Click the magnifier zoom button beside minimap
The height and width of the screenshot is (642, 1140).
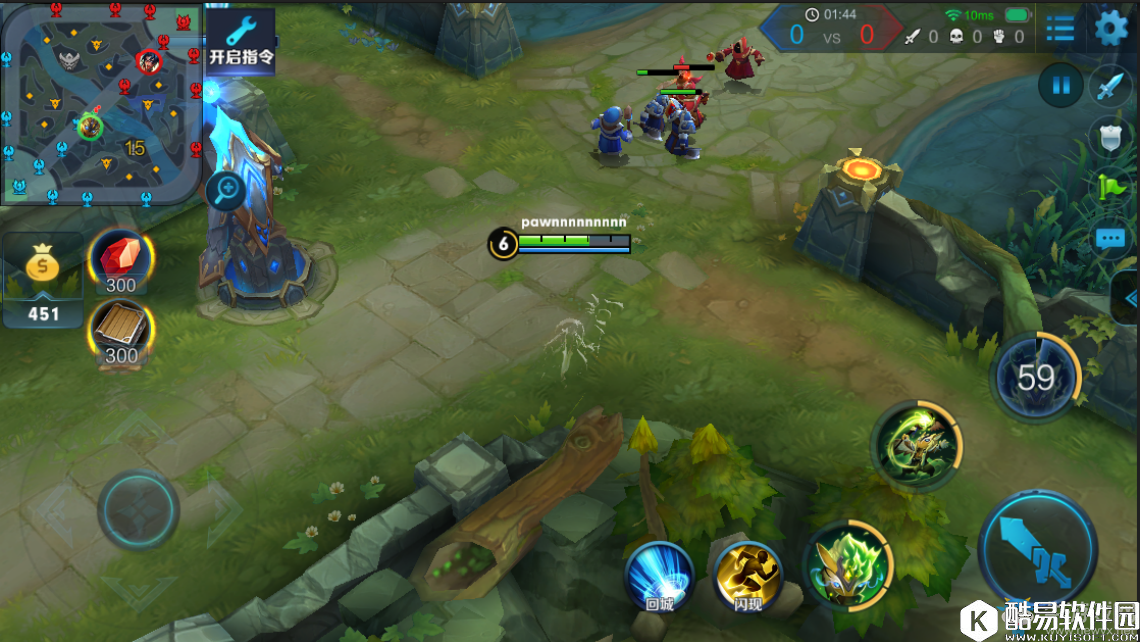(226, 188)
